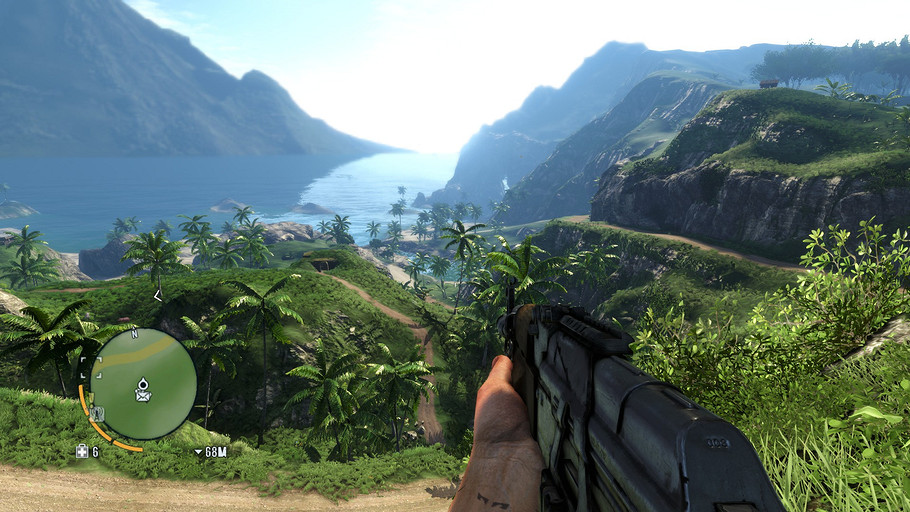The height and width of the screenshot is (512, 910).
Task: Select the envelope marker on the minimap
Action: coord(143,396)
